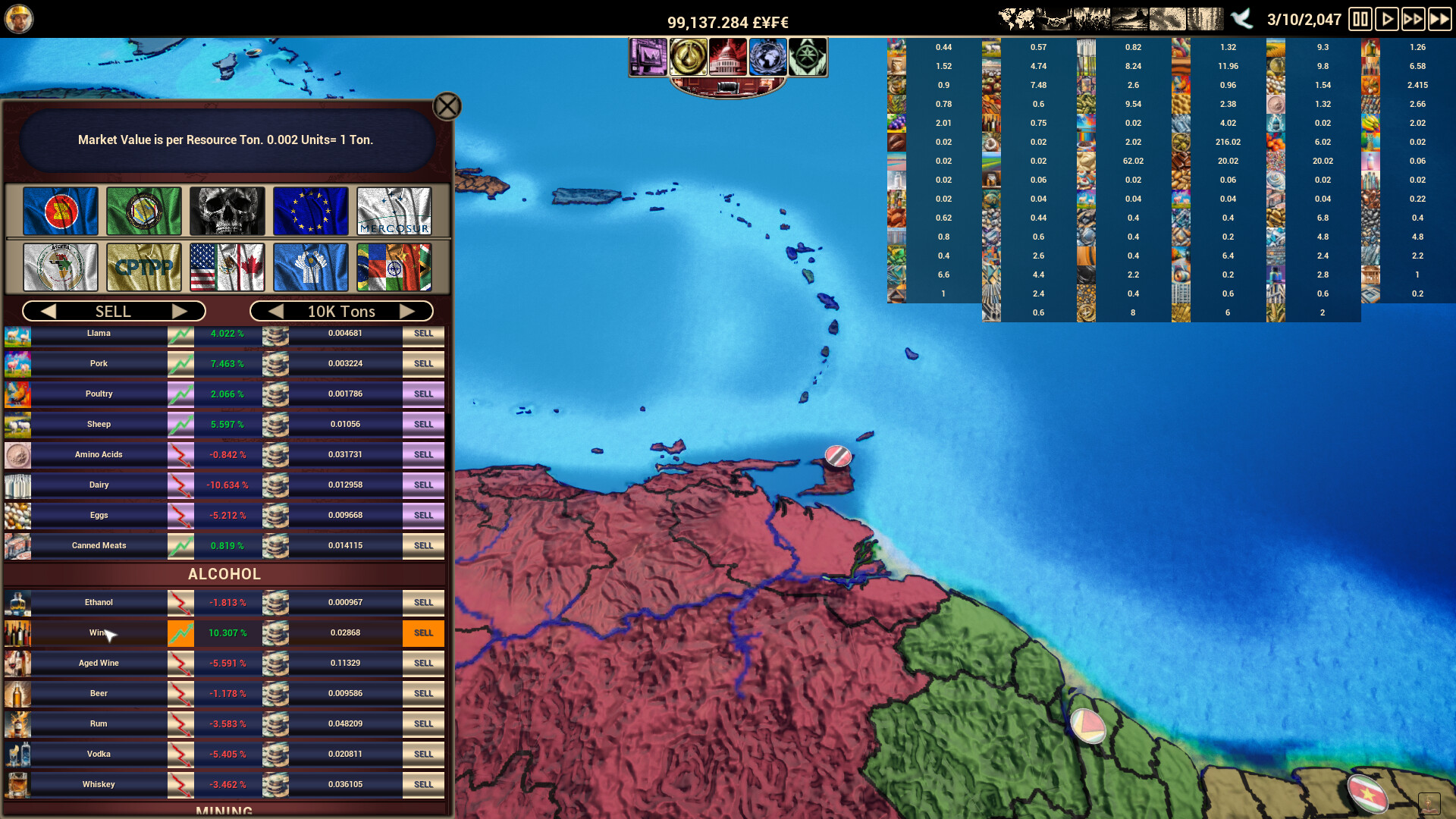Select the gold power emblem icon

point(689,56)
